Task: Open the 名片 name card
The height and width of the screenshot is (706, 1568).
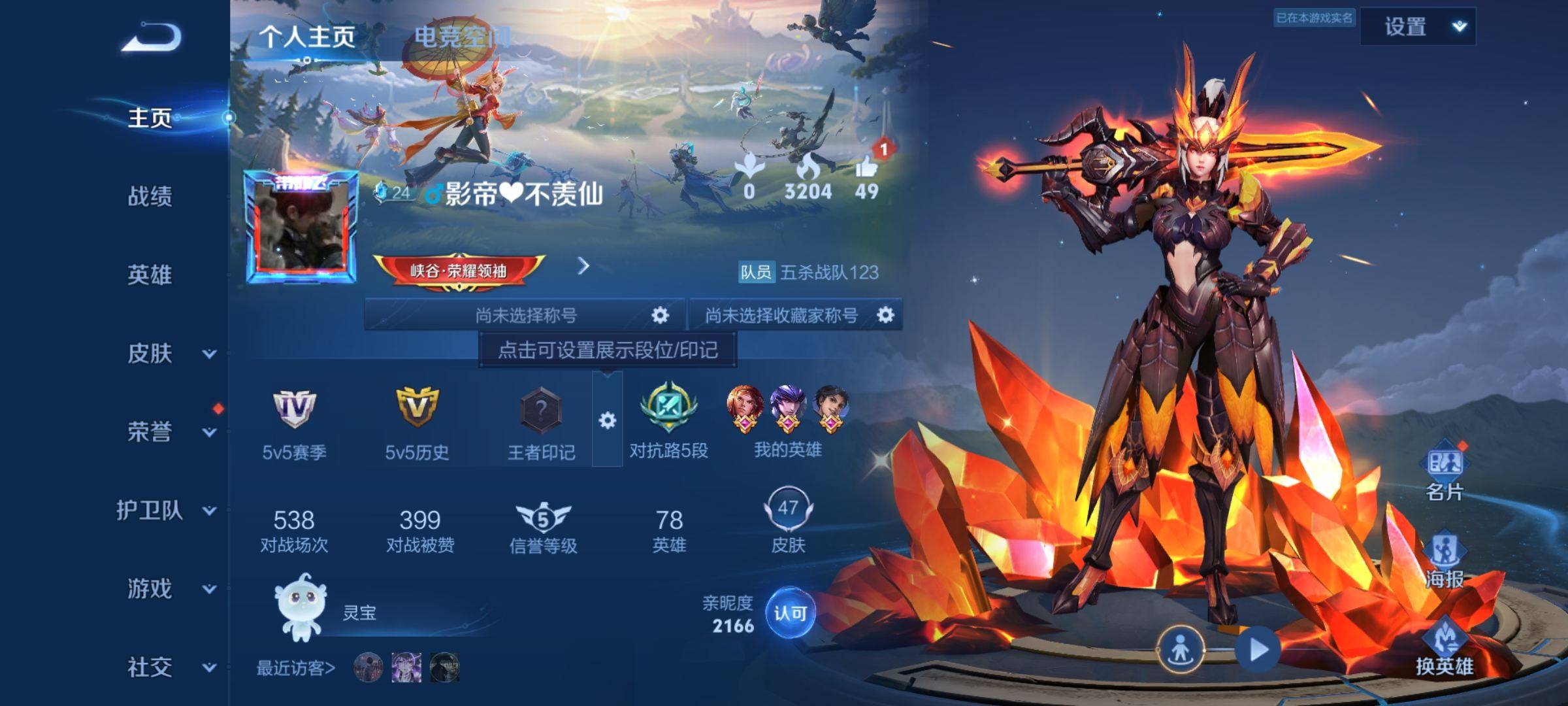Action: [1444, 472]
